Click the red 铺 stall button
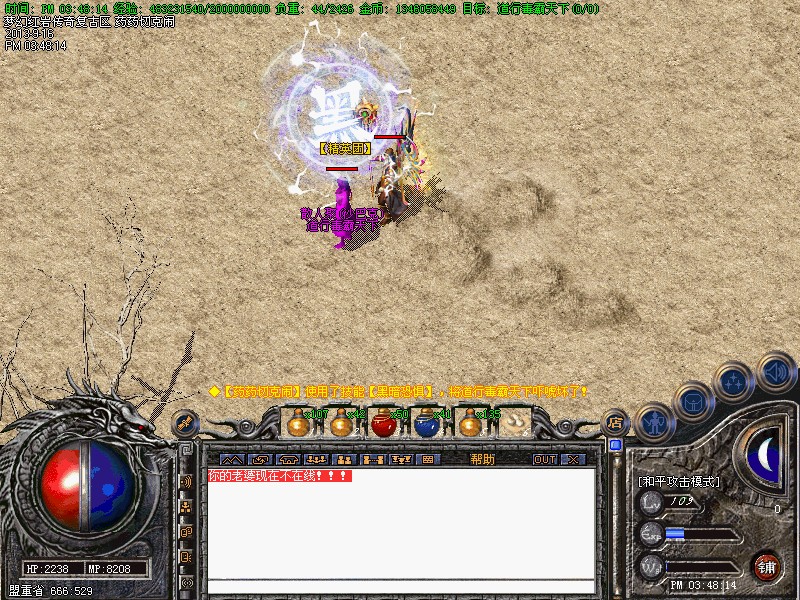800x600 pixels. pos(767,566)
